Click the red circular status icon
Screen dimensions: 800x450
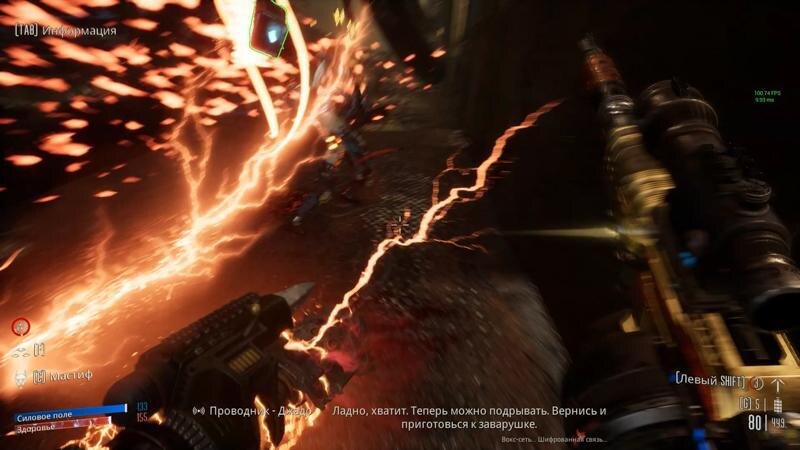click(x=20, y=326)
